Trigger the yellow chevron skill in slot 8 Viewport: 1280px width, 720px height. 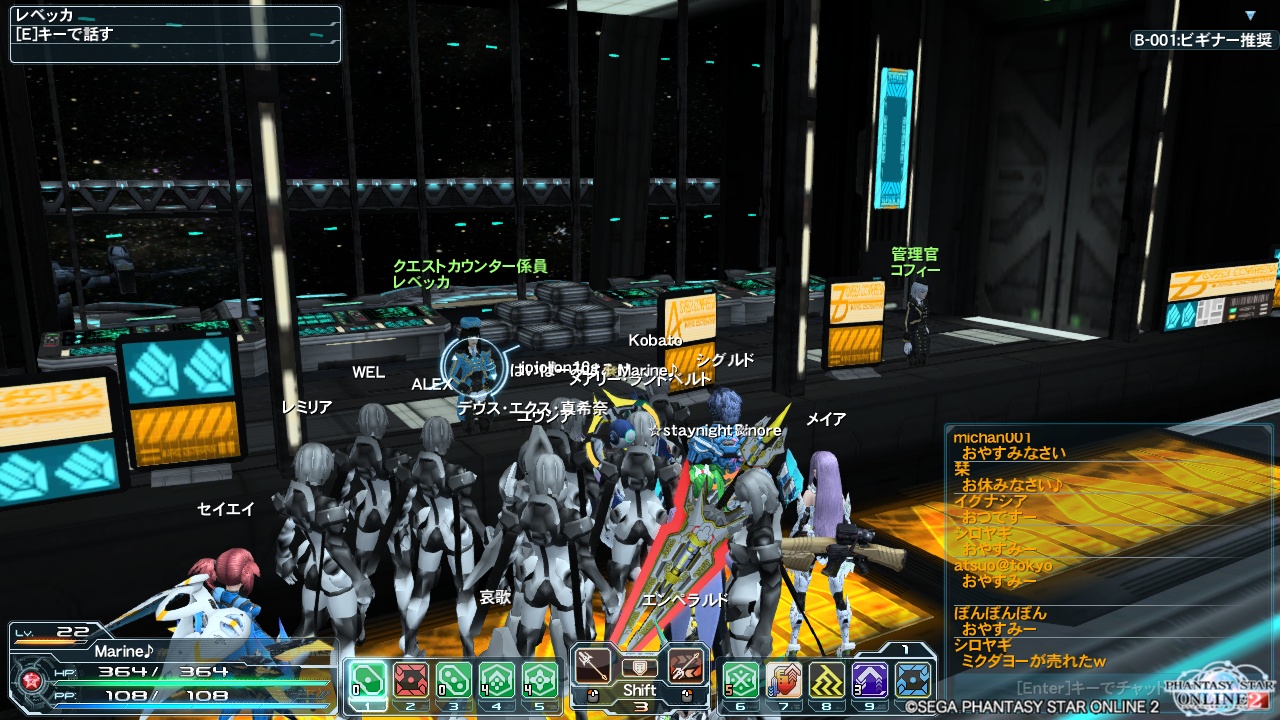tap(827, 680)
